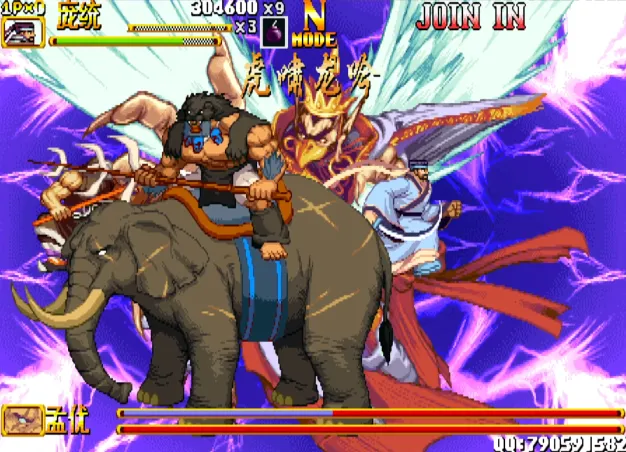Viewport: 626px width, 452px height.
Task: Select the purple item icon beside x3
Action: coord(273,32)
